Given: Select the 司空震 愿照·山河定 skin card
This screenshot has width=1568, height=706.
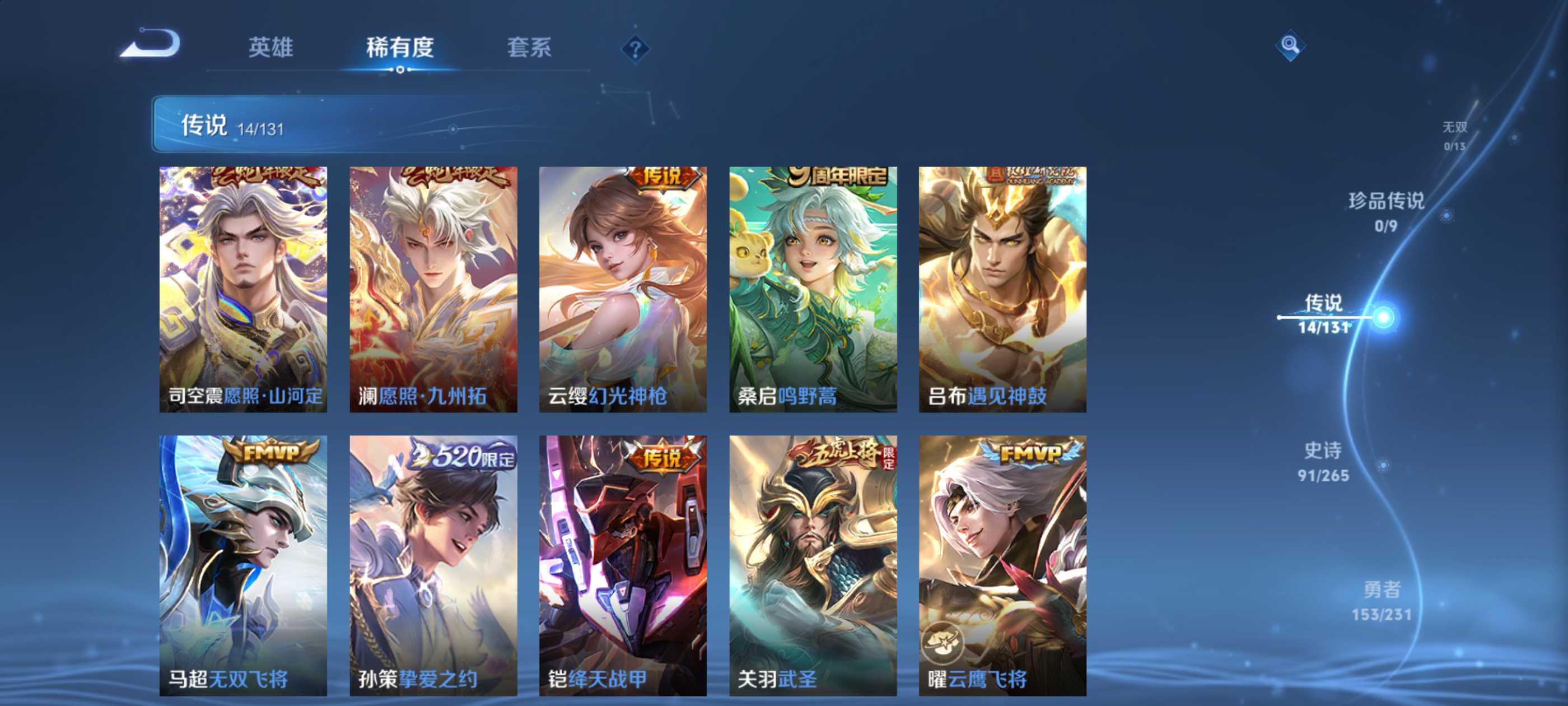Looking at the screenshot, I should pos(243,289).
